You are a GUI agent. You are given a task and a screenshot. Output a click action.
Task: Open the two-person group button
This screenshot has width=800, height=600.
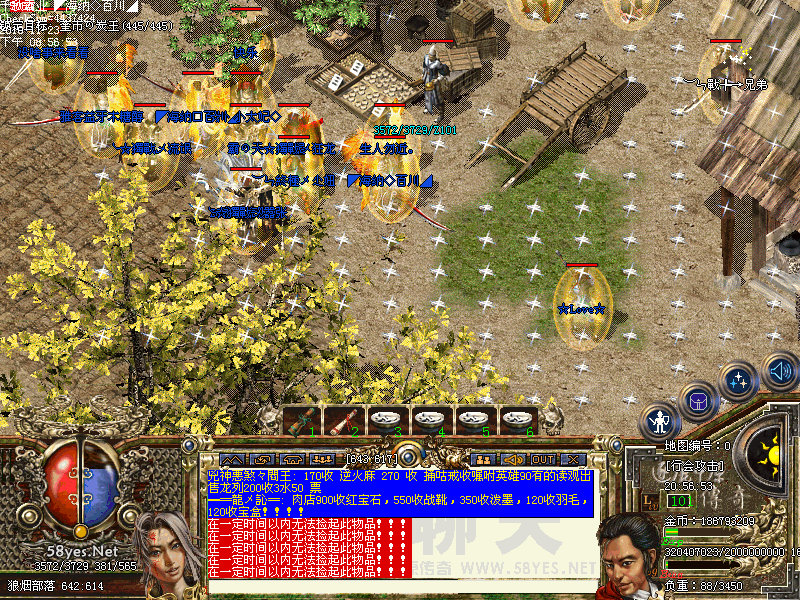(x=483, y=459)
